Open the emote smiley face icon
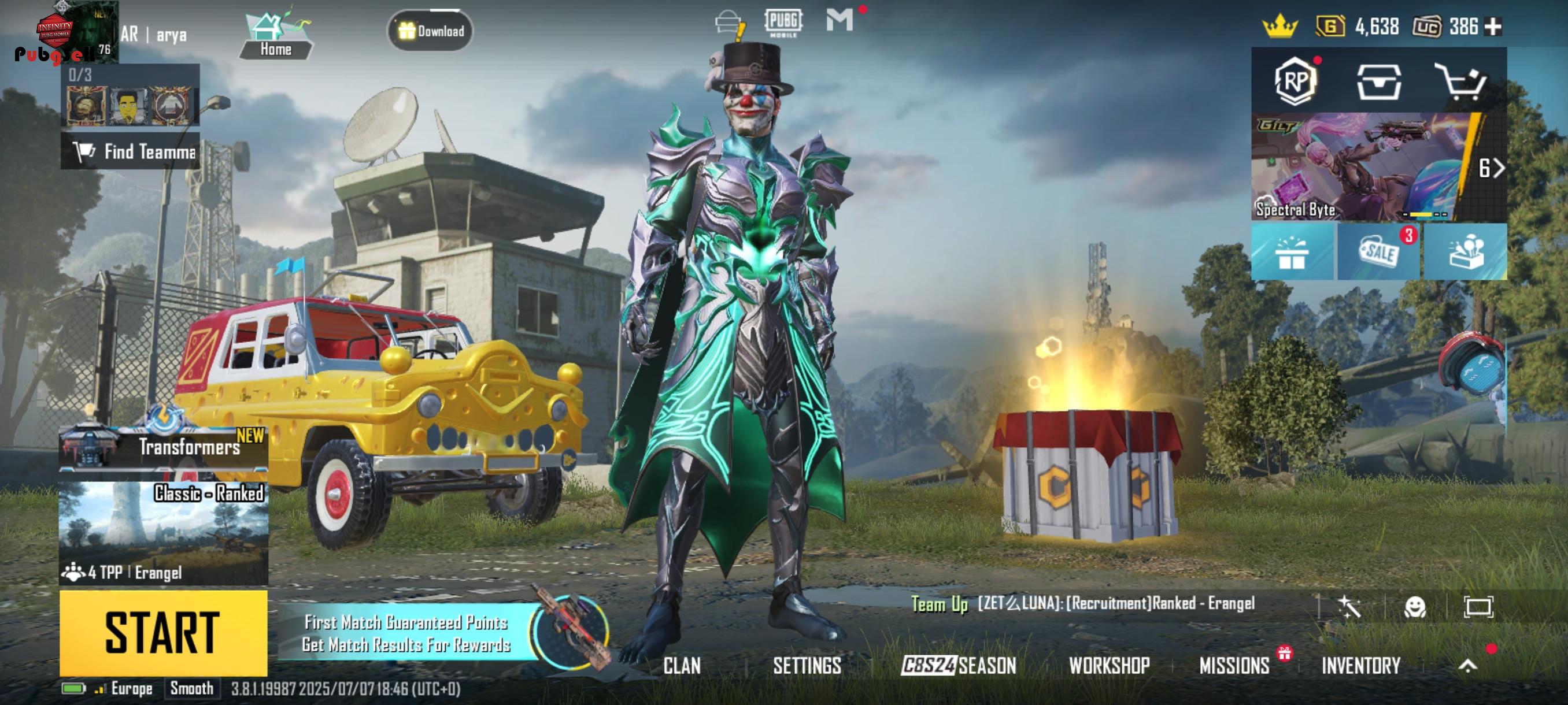1568x705 pixels. [x=1415, y=606]
